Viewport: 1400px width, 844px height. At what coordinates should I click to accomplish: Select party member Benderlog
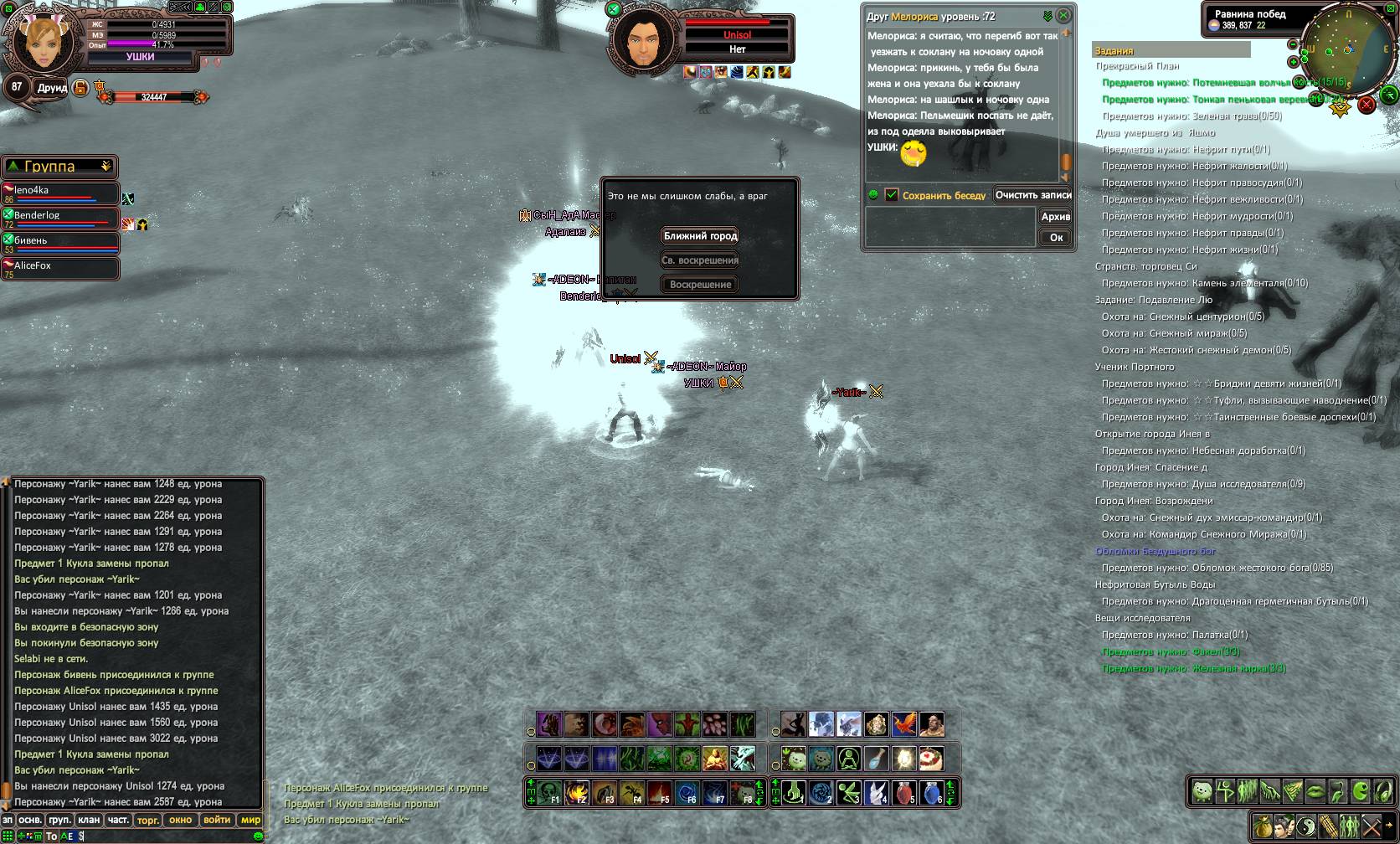tap(60, 219)
